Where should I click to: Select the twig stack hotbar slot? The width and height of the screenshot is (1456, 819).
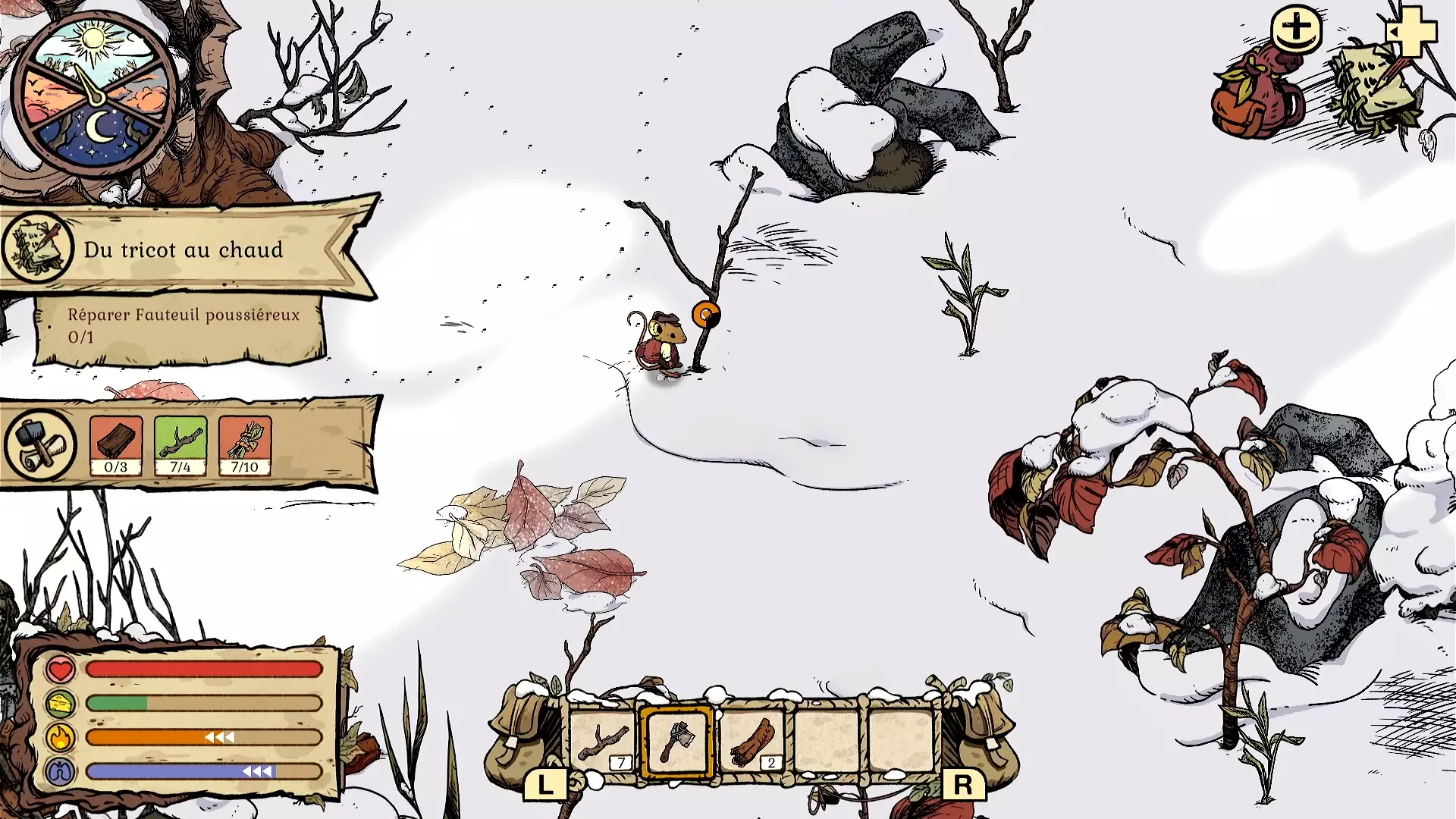(604, 741)
